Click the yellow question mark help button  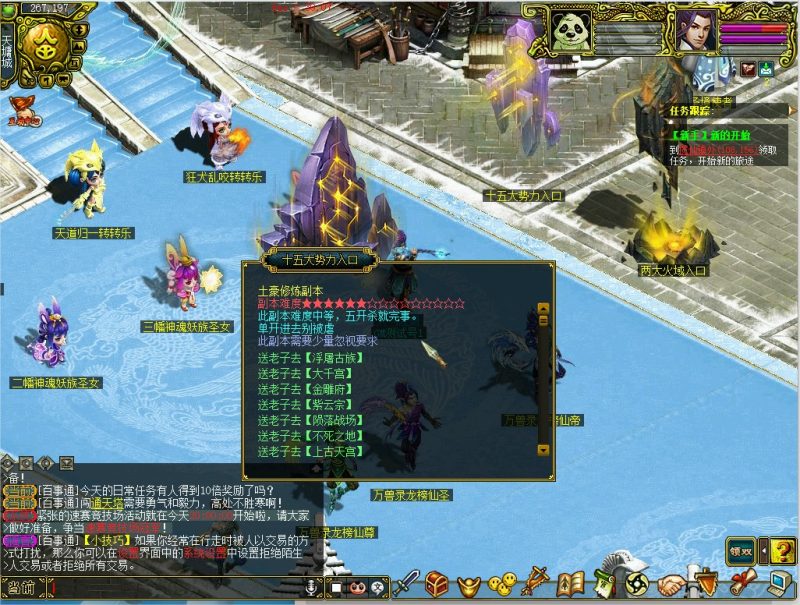tap(781, 549)
